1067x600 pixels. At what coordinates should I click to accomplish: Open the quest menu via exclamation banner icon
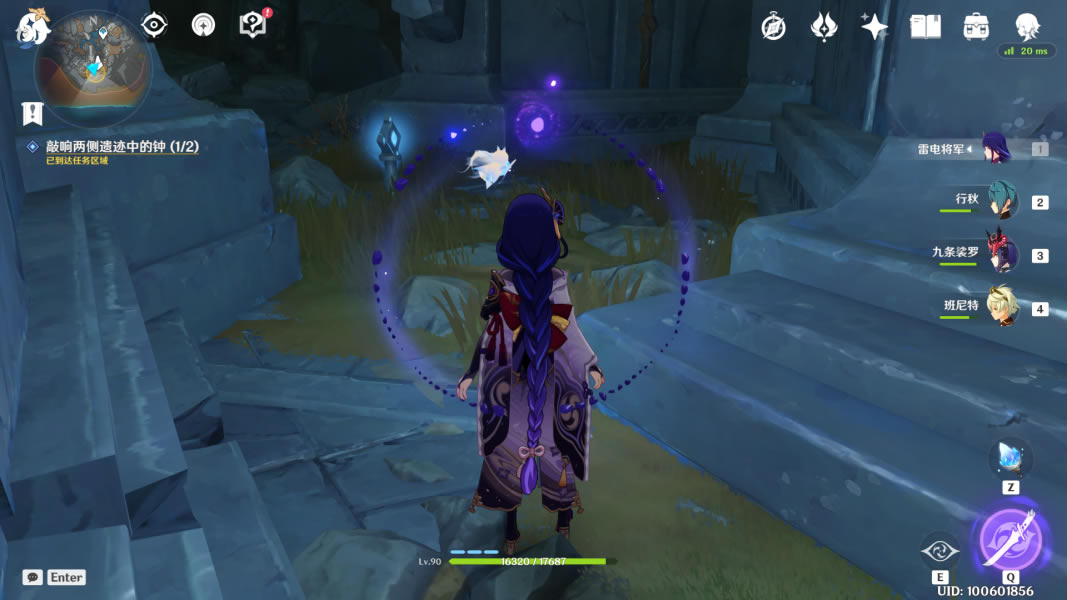pyautogui.click(x=33, y=112)
